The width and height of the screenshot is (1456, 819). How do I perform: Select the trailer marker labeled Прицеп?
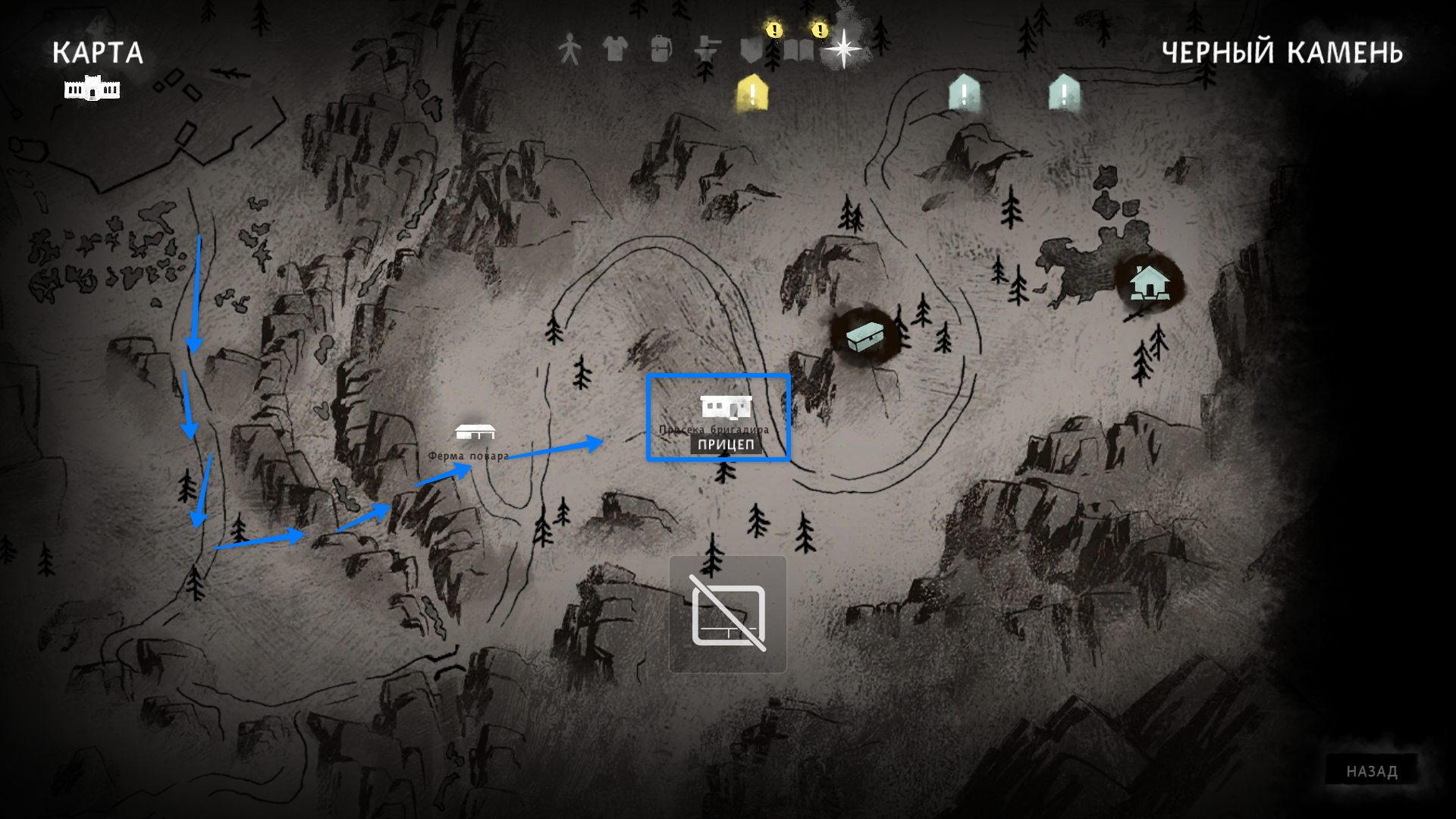[x=726, y=409]
